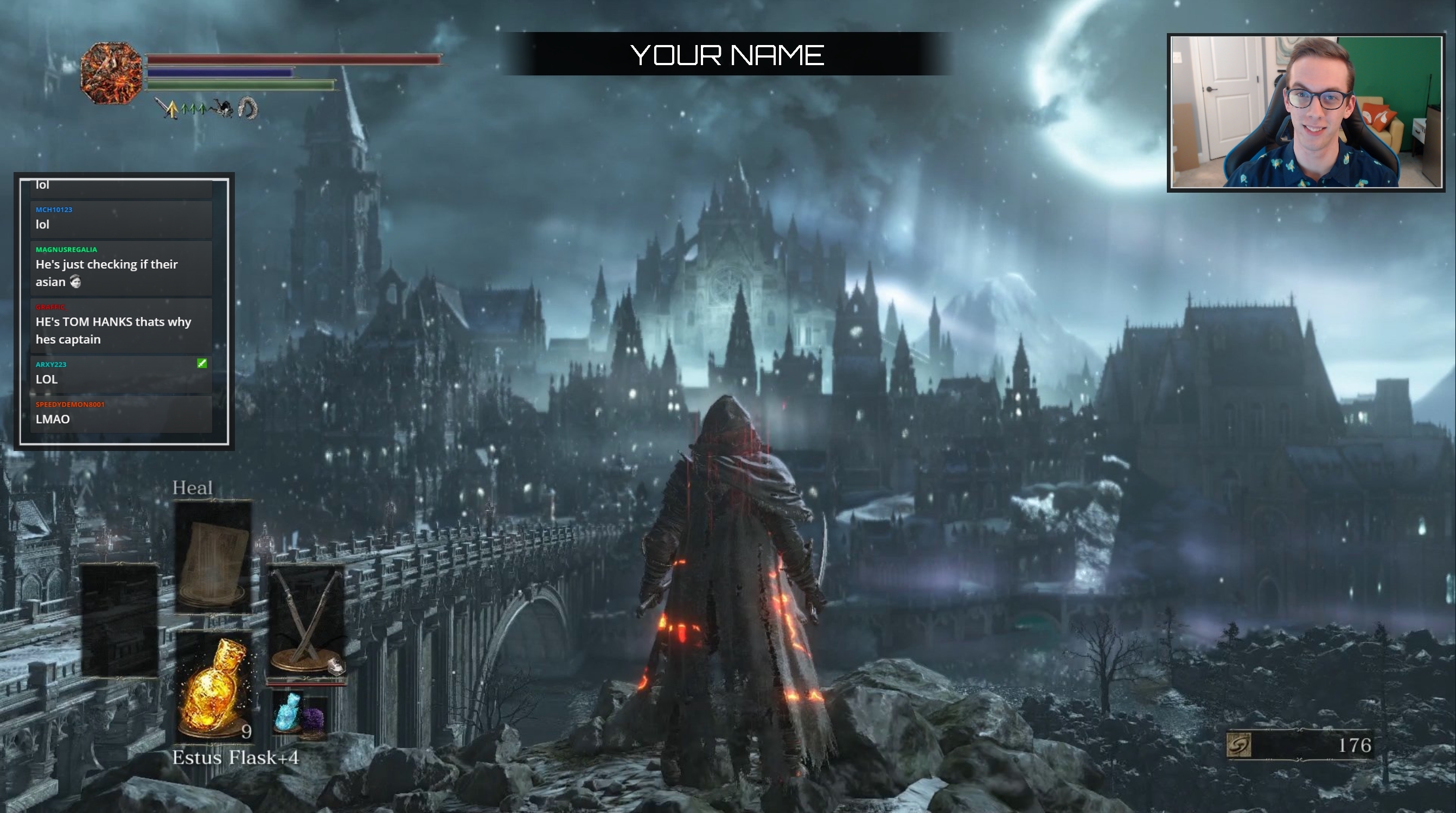
Task: Select the blue and purple quick item
Action: tap(299, 713)
